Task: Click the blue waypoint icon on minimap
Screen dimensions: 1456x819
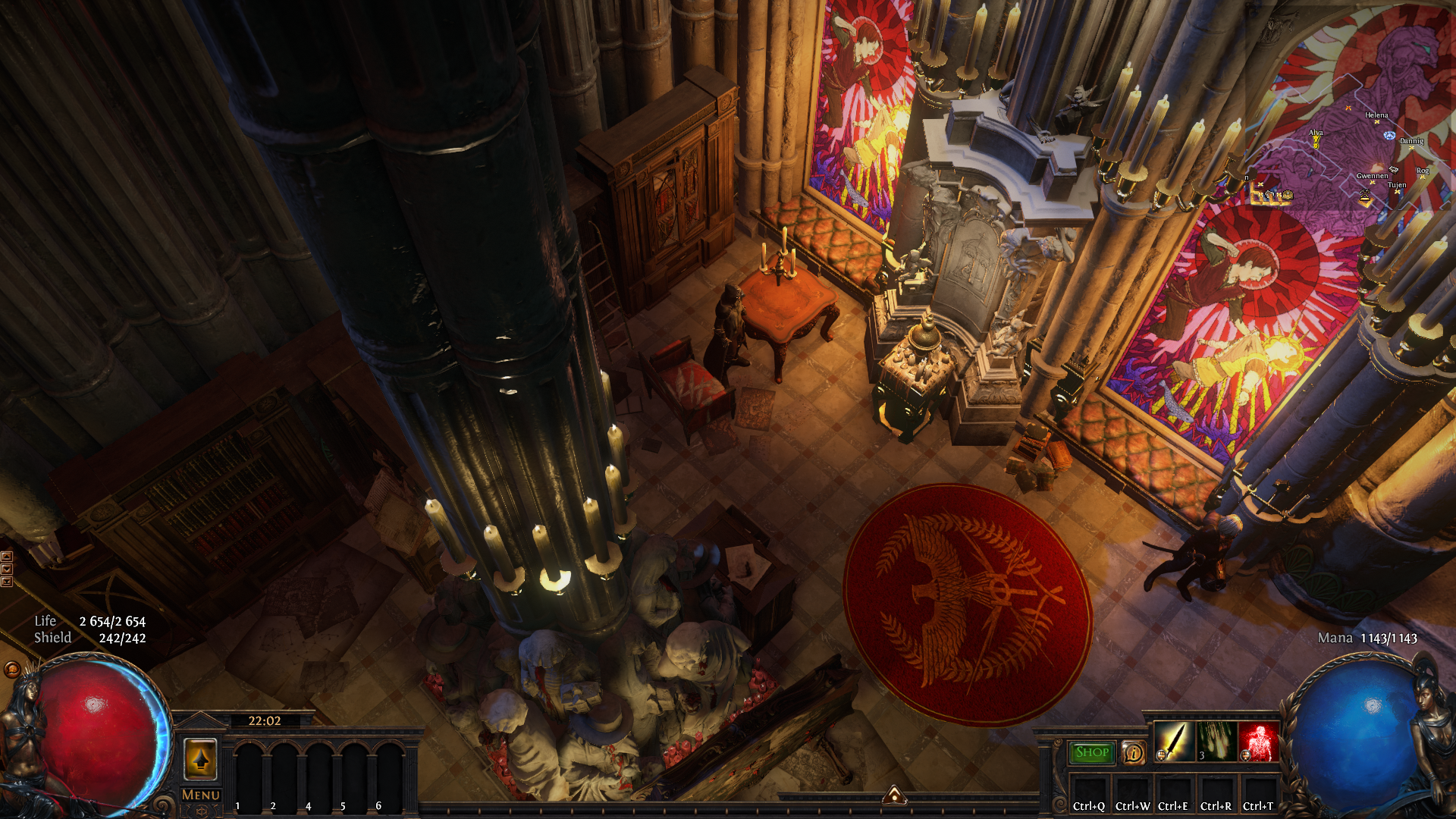Action: pos(1389,136)
